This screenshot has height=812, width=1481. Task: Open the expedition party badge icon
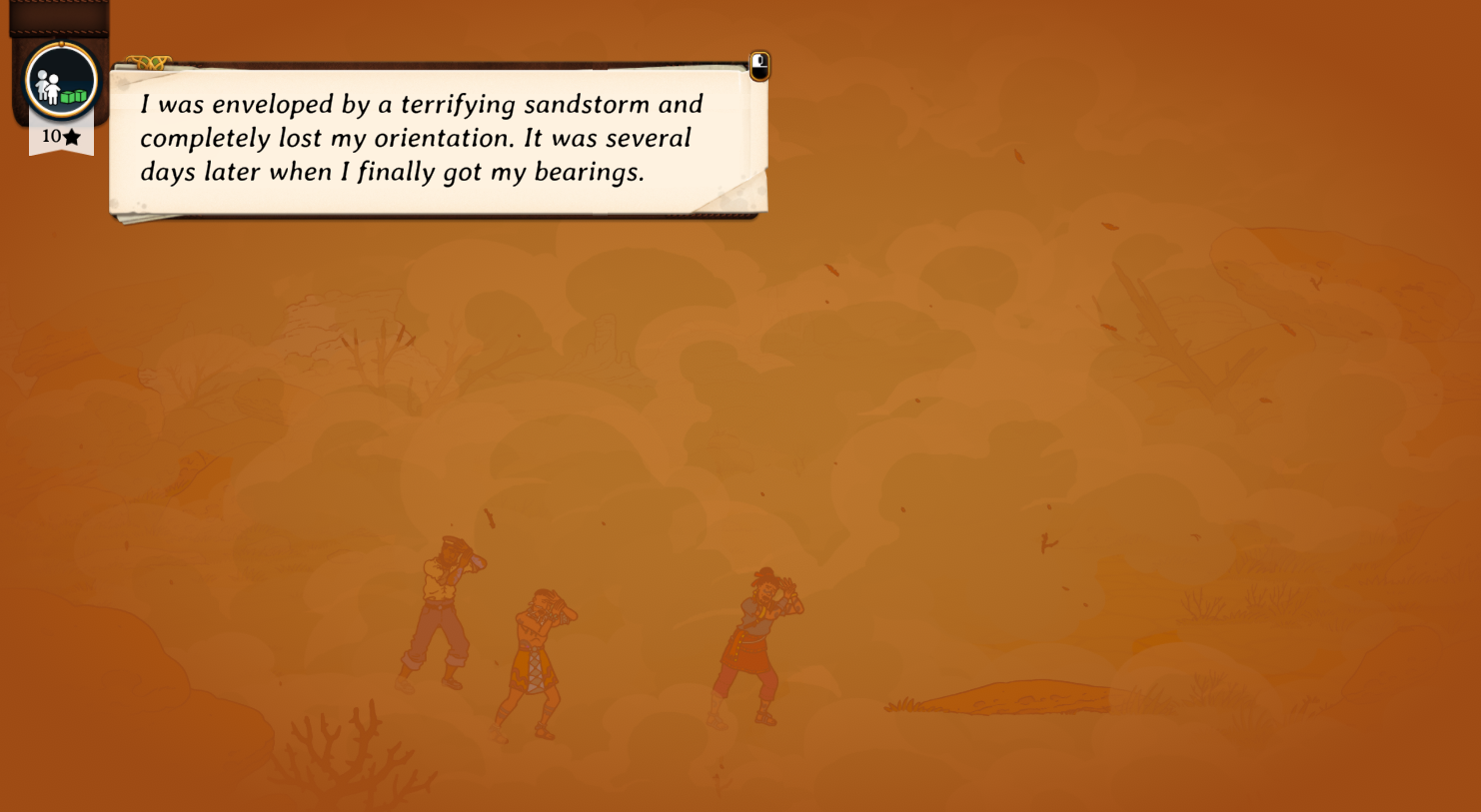(61, 82)
